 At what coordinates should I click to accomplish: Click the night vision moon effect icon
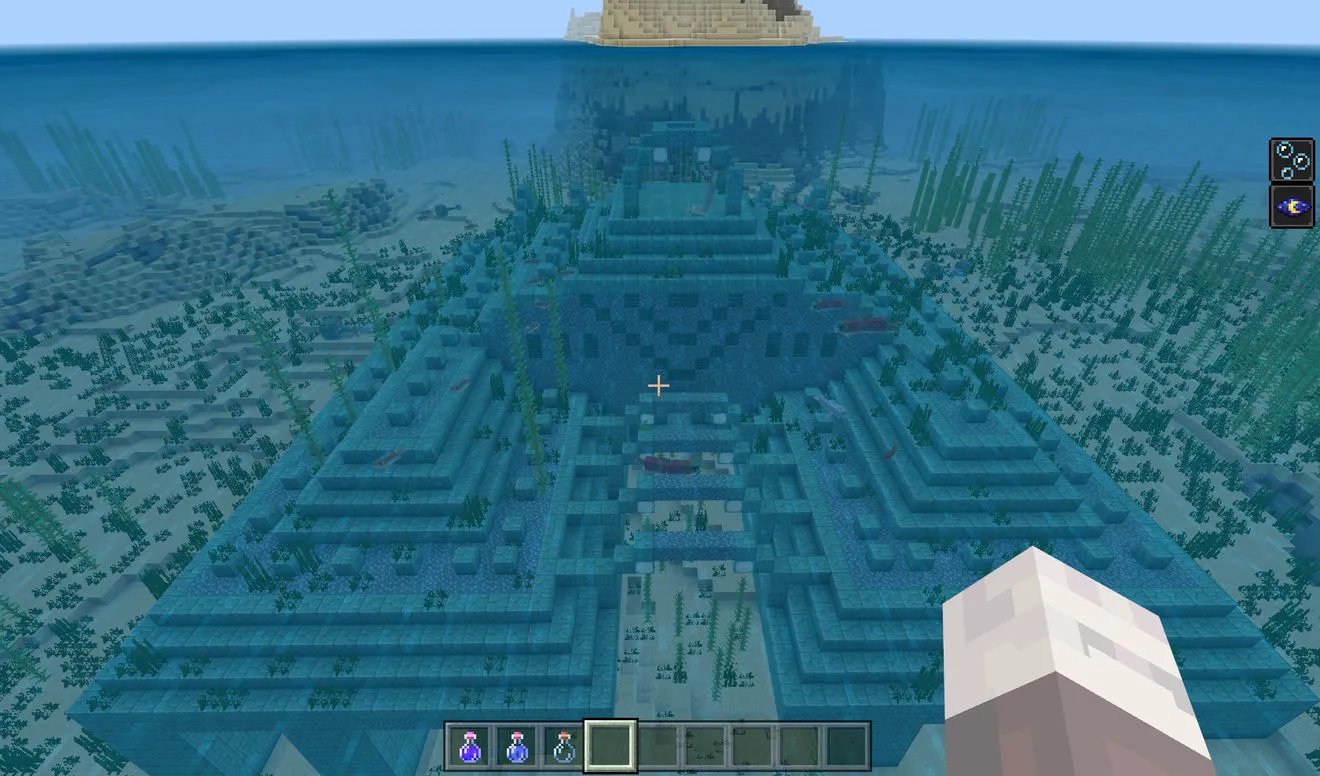1290,207
